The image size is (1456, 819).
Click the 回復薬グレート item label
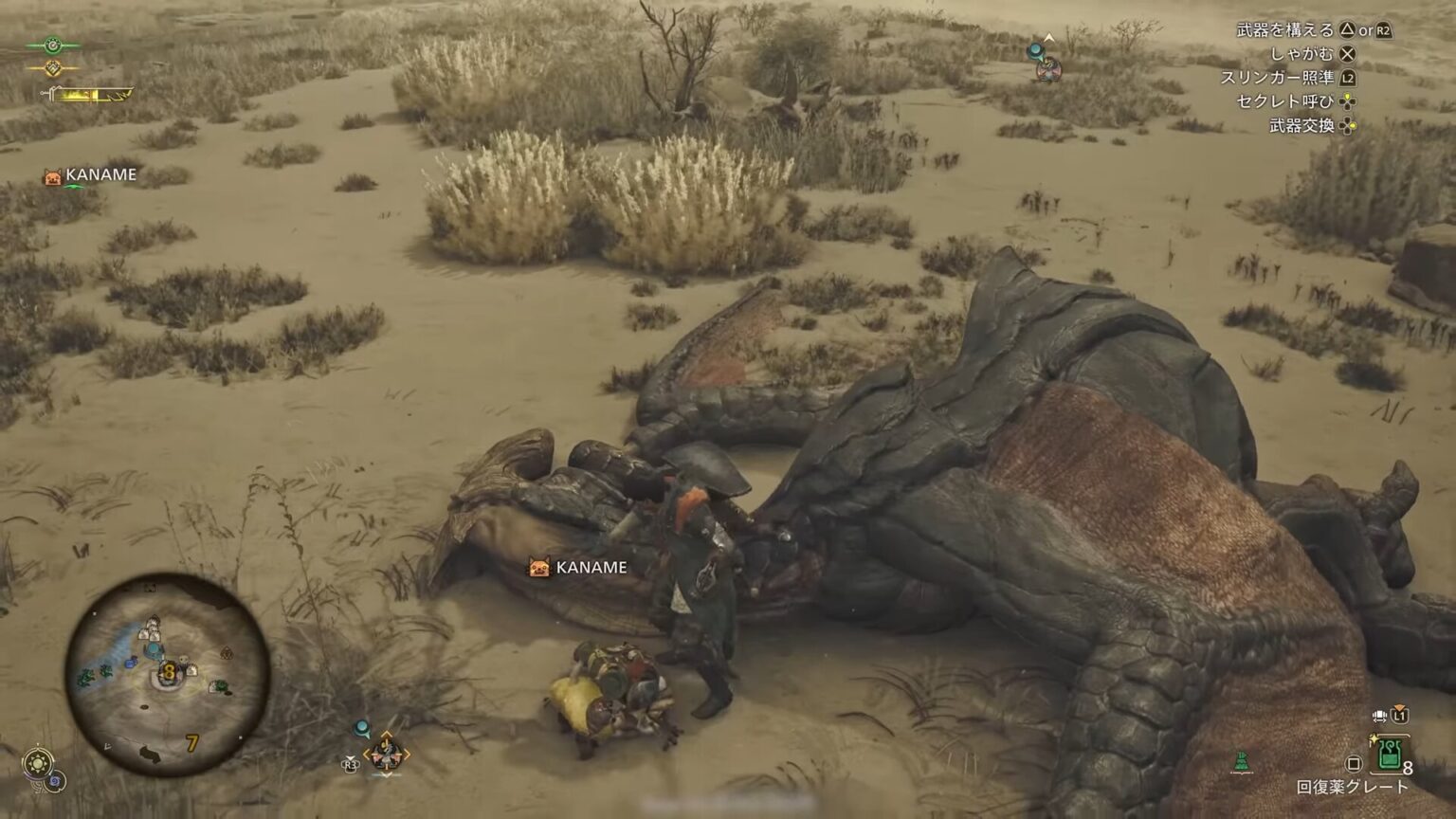[1350, 784]
